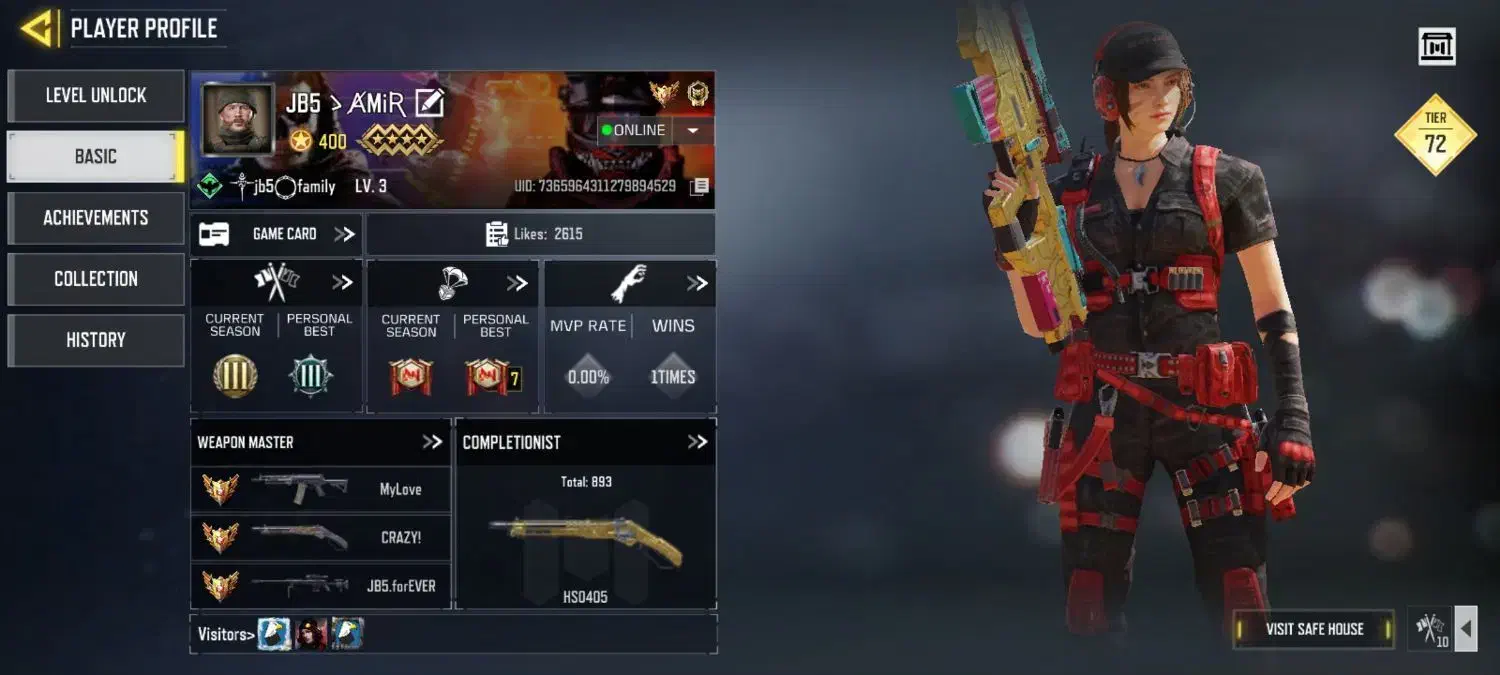Screen dimensions: 1500x675
Task: View the History tab
Action: pos(96,340)
